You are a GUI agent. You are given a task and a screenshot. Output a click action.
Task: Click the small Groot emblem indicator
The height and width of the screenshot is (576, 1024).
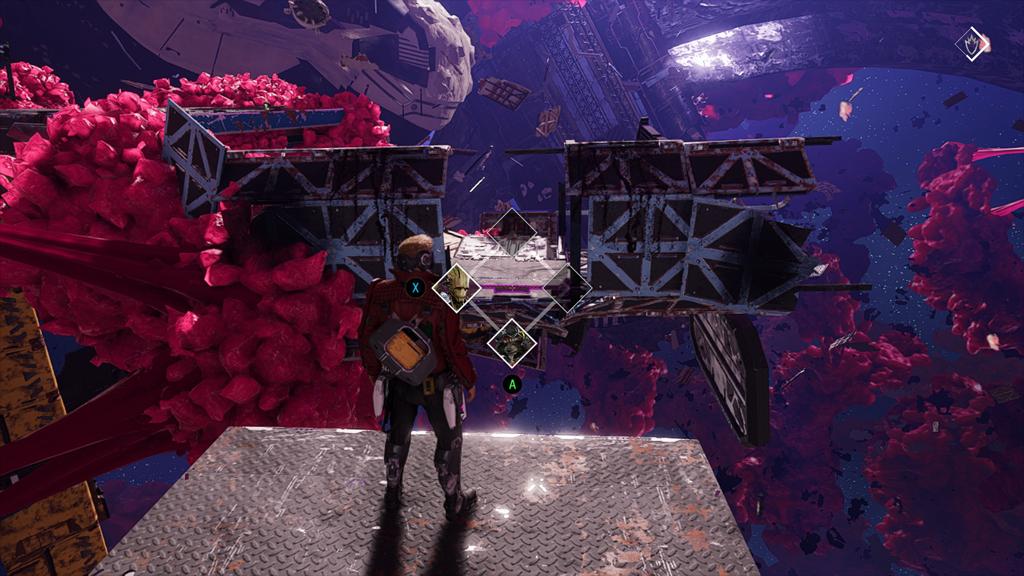(971, 44)
